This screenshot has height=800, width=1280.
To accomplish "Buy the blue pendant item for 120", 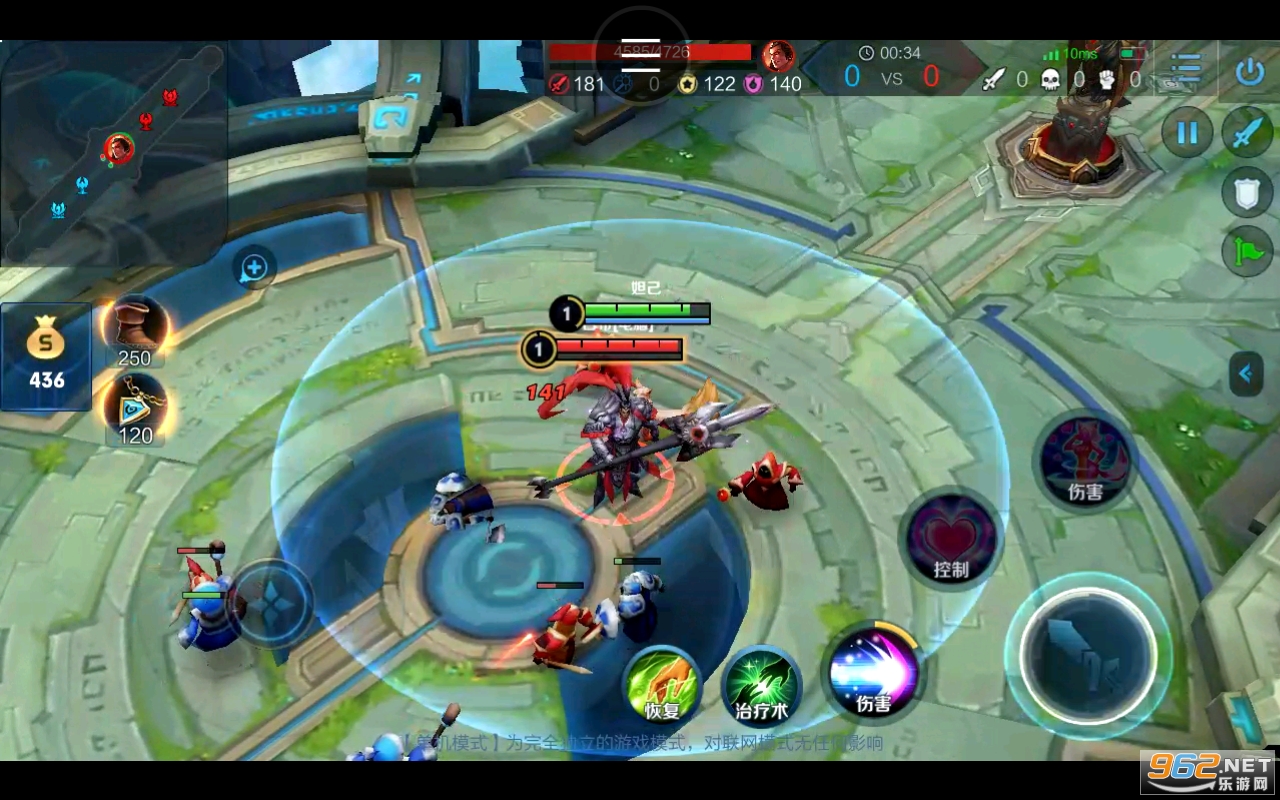I will tap(134, 408).
